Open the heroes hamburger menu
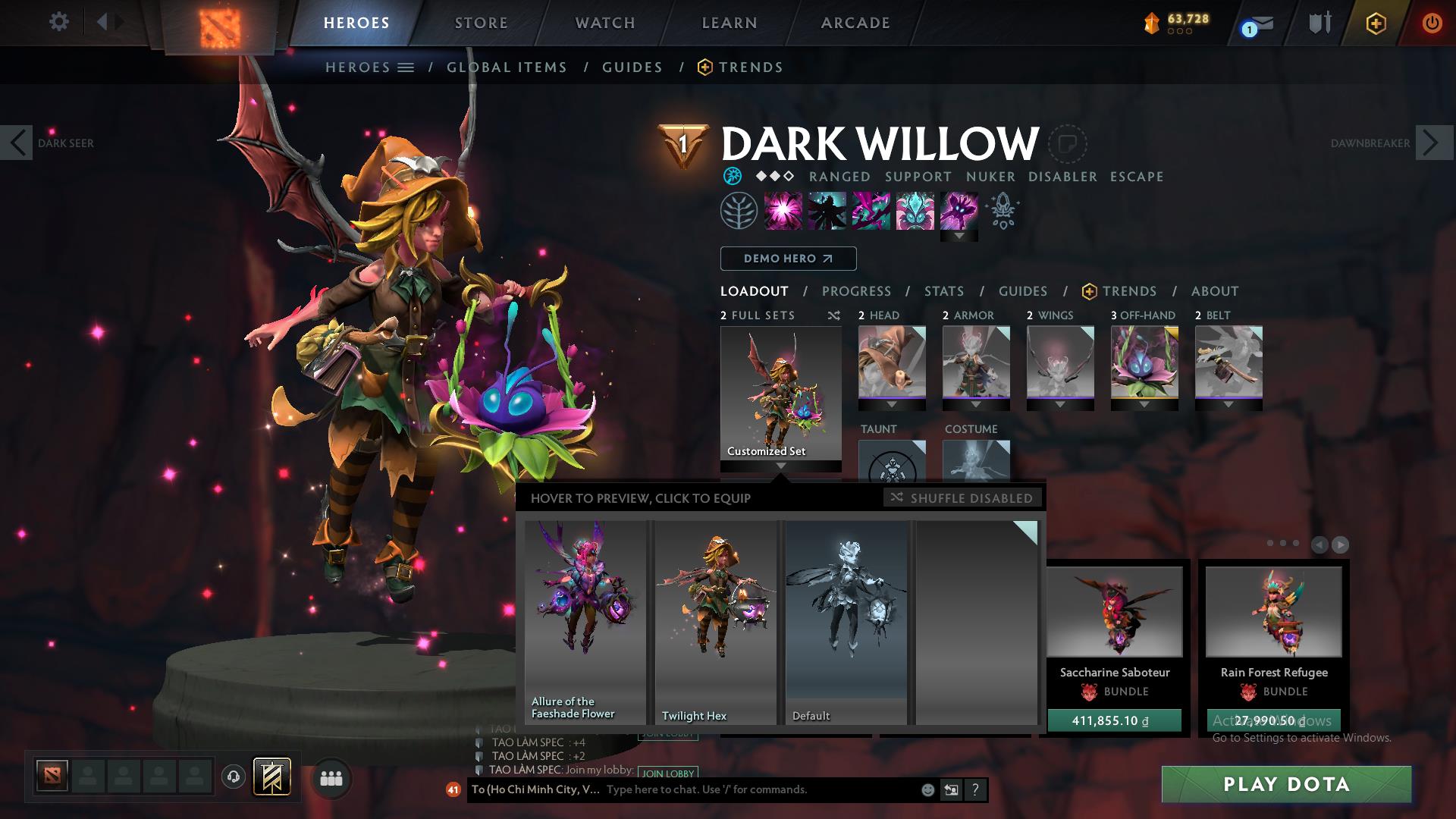 [405, 67]
